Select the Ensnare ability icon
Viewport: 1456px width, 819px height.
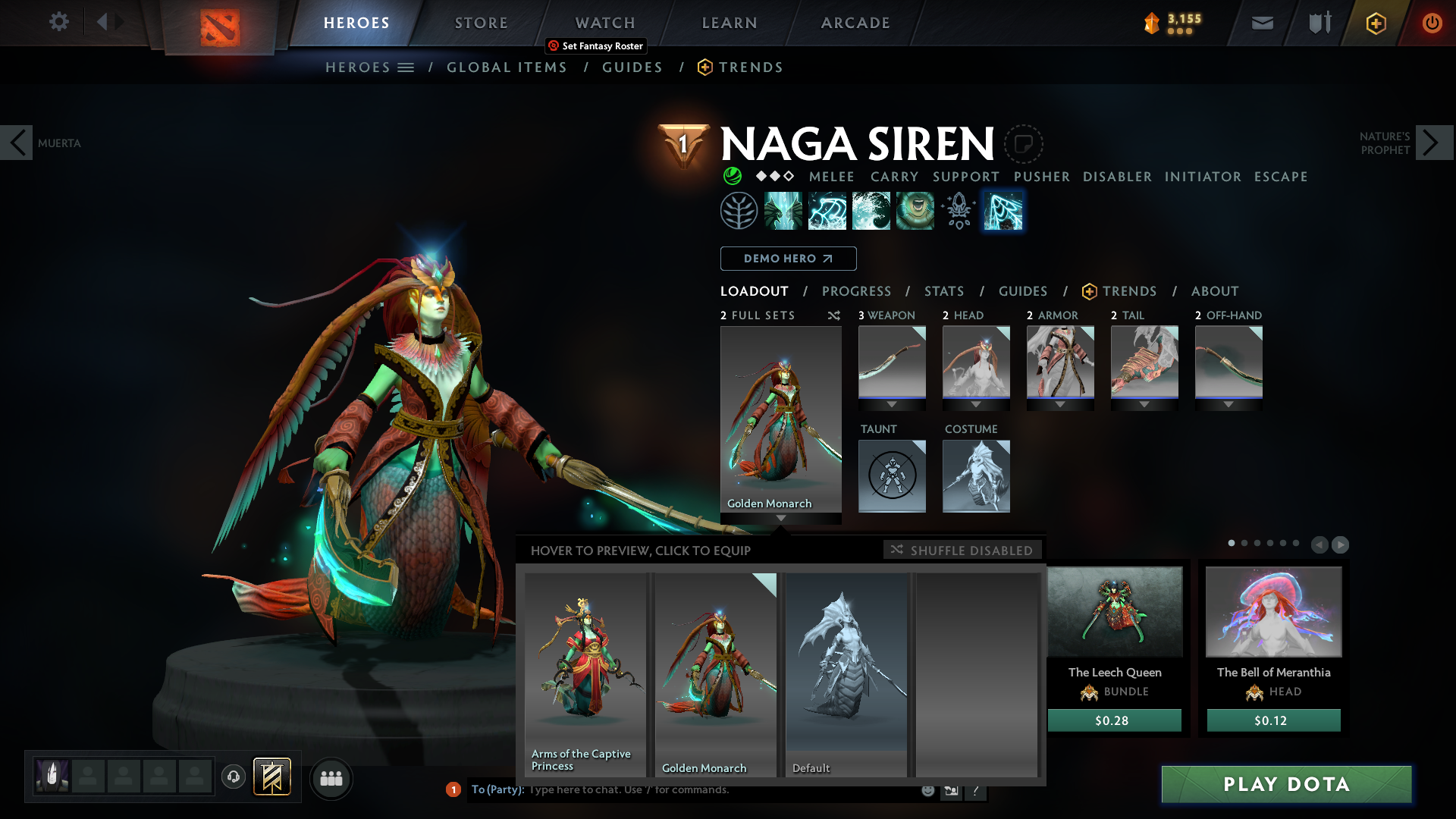click(x=827, y=210)
